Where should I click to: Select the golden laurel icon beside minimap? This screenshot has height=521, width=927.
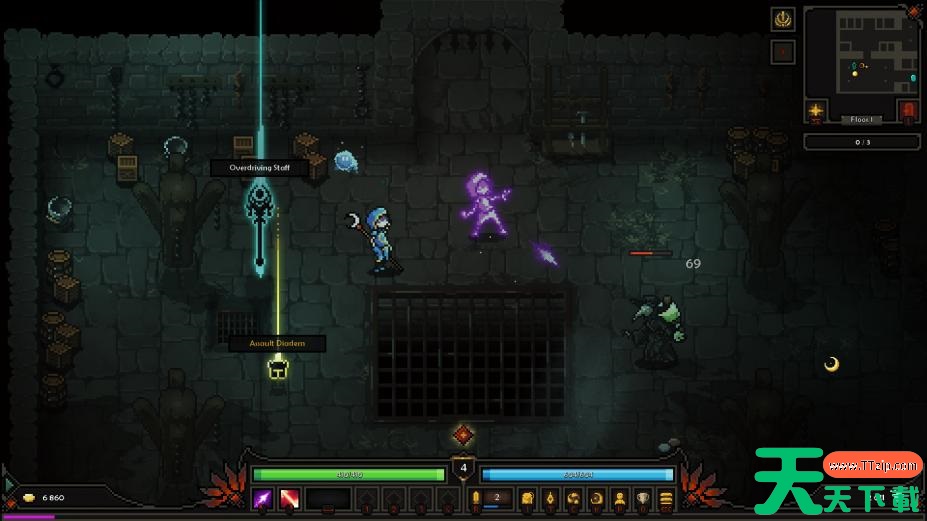coord(783,19)
